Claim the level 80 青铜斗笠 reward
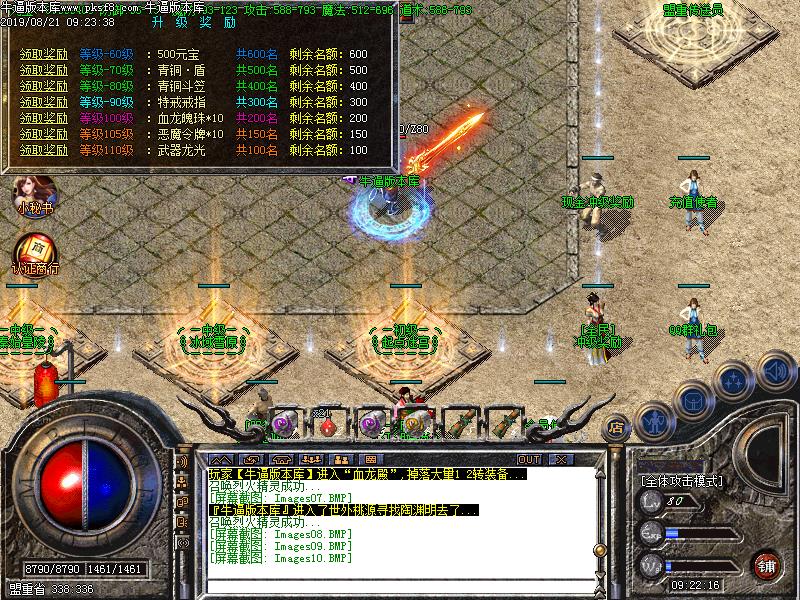Screen dimensions: 800x600 point(44,86)
